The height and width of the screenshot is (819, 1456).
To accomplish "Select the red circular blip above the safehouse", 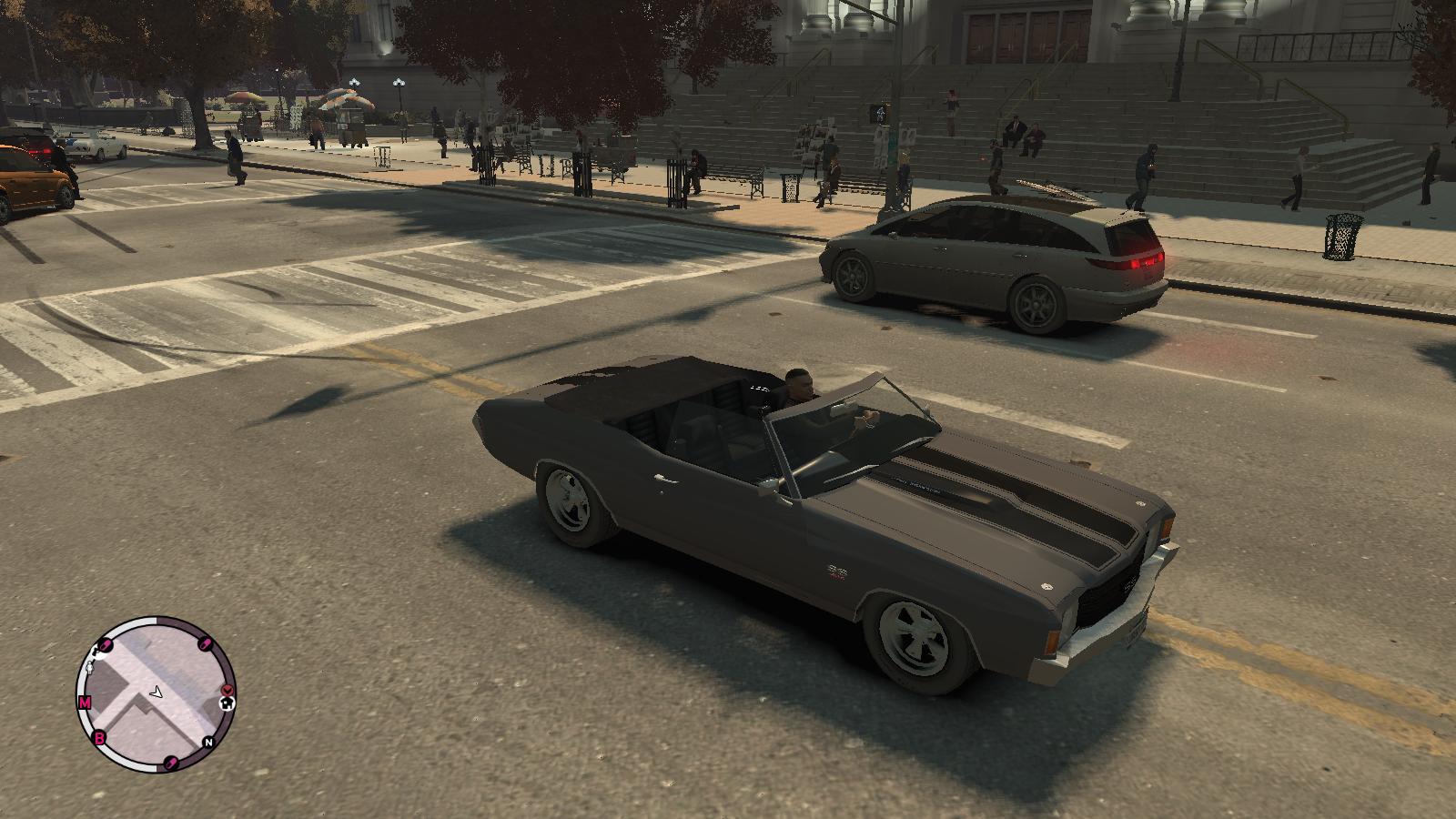I will click(x=227, y=689).
